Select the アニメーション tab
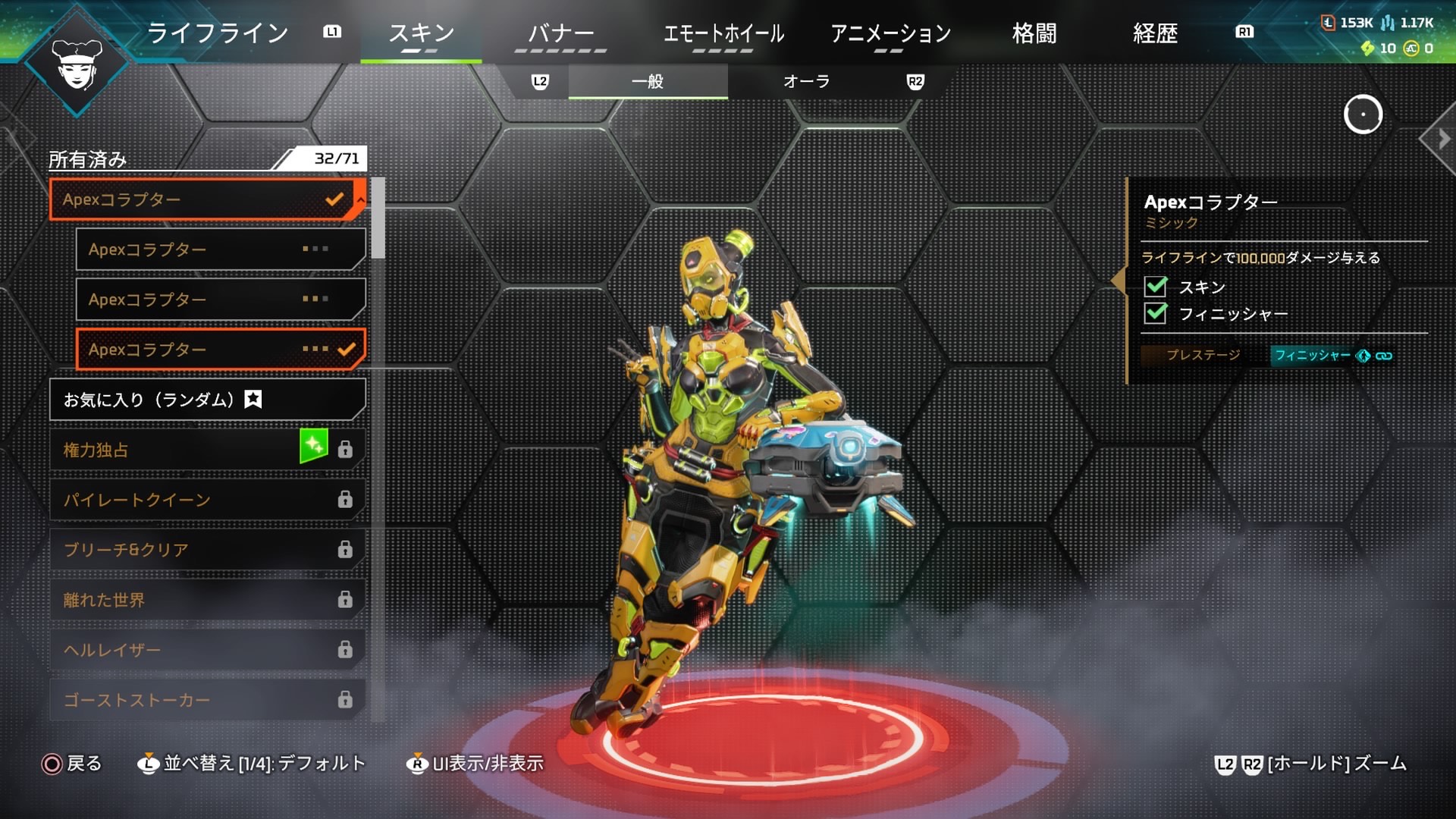Screen dimensions: 1456x819 (890, 33)
